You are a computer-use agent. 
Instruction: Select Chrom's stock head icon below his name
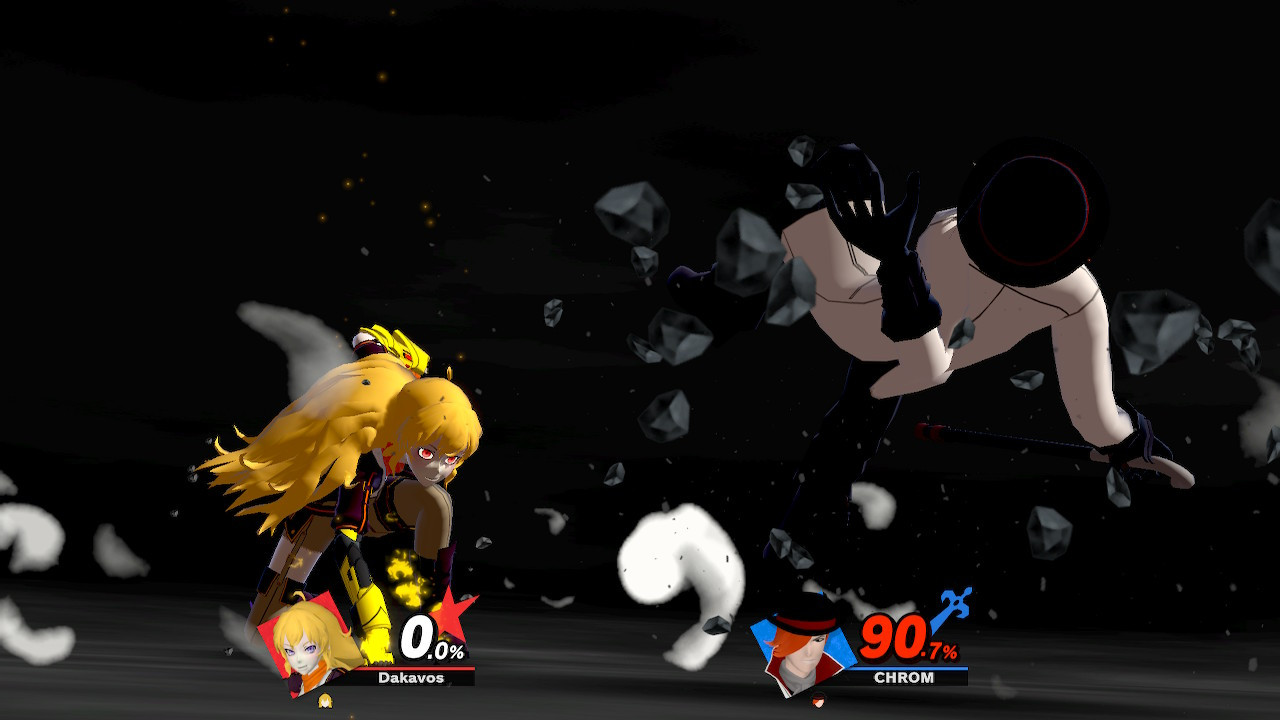point(818,700)
